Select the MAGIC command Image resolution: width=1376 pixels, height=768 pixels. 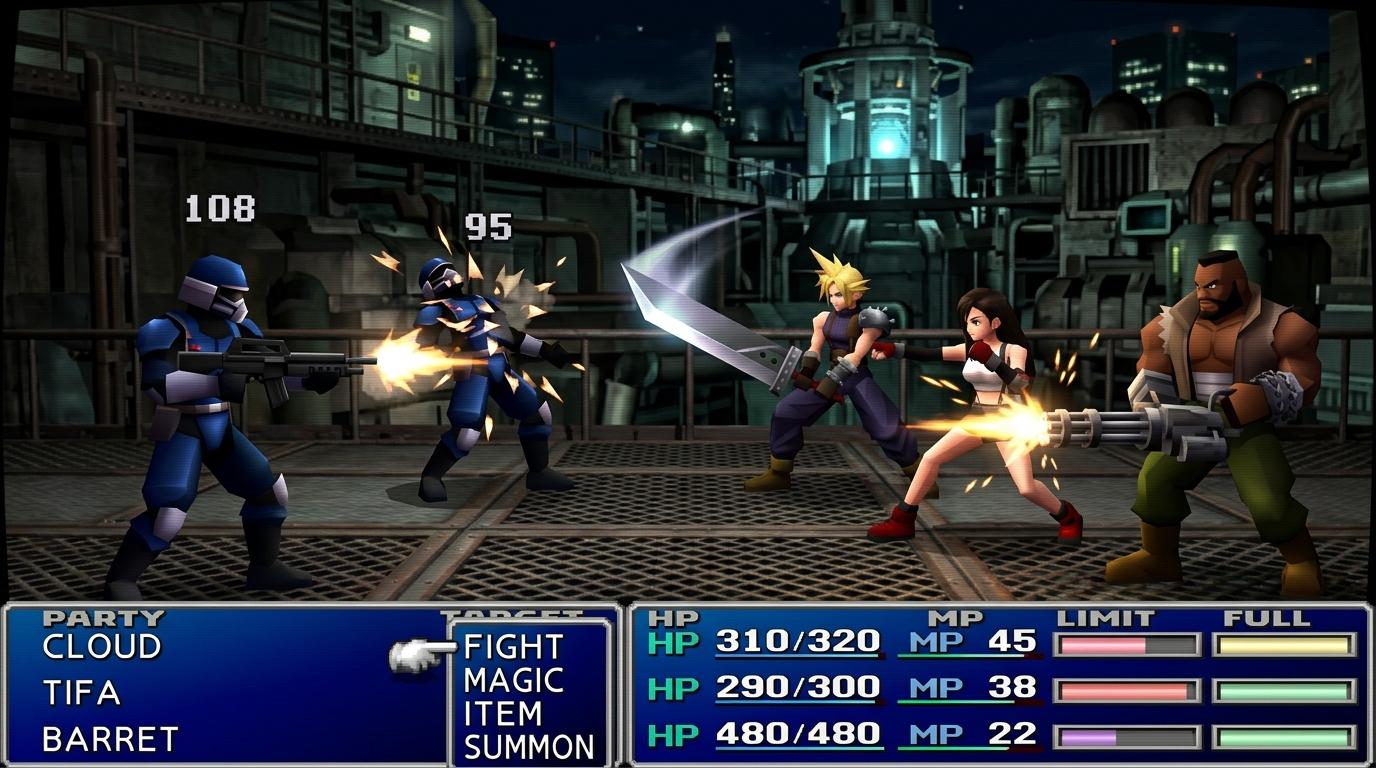pyautogui.click(x=513, y=681)
